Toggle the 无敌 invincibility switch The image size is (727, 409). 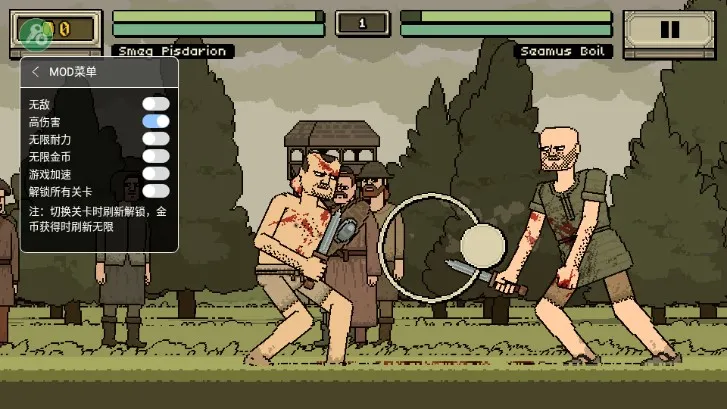tap(155, 104)
